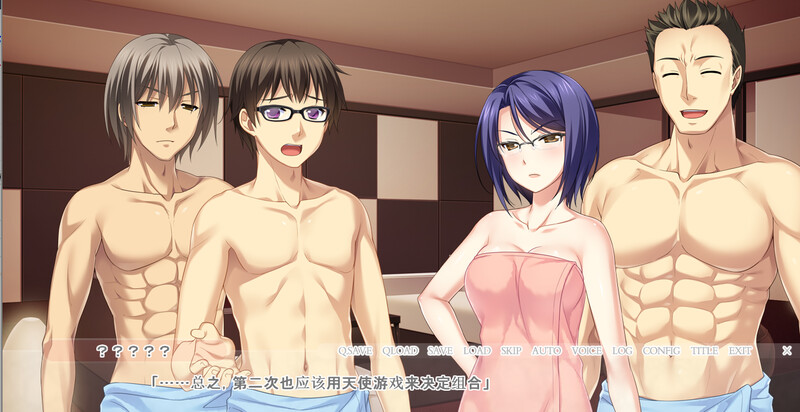Open the CONFIG settings
Image resolution: width=800 pixels, height=412 pixels.
[661, 351]
